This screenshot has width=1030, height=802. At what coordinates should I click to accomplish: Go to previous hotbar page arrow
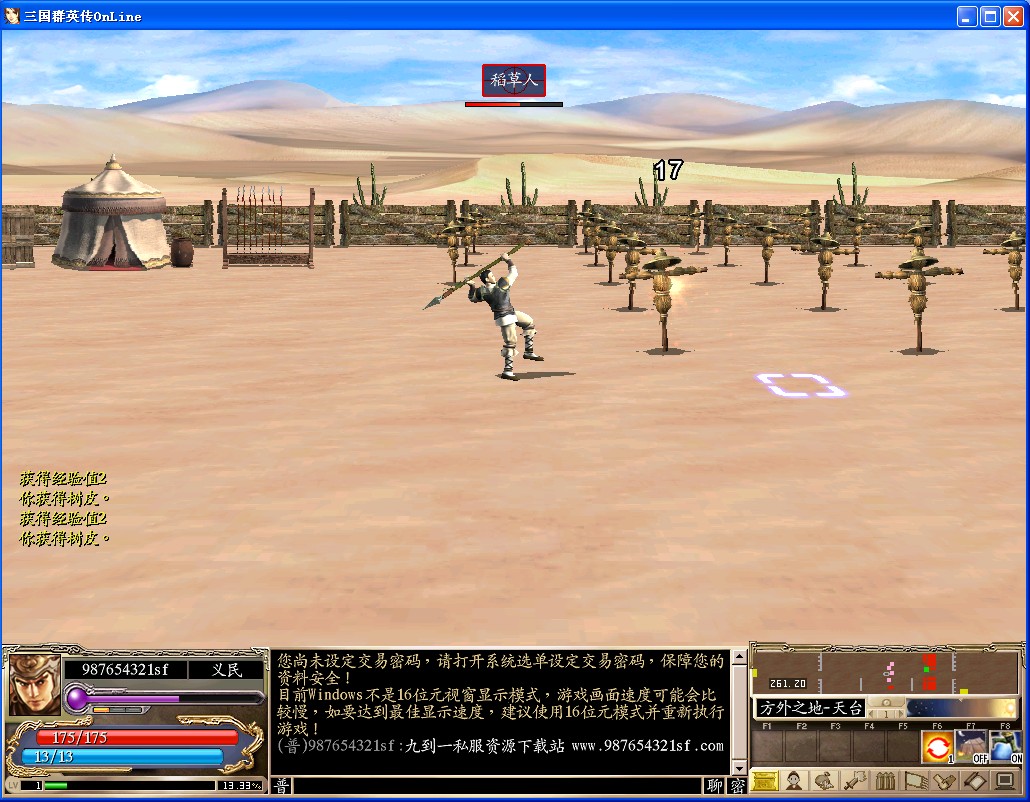pos(871,714)
